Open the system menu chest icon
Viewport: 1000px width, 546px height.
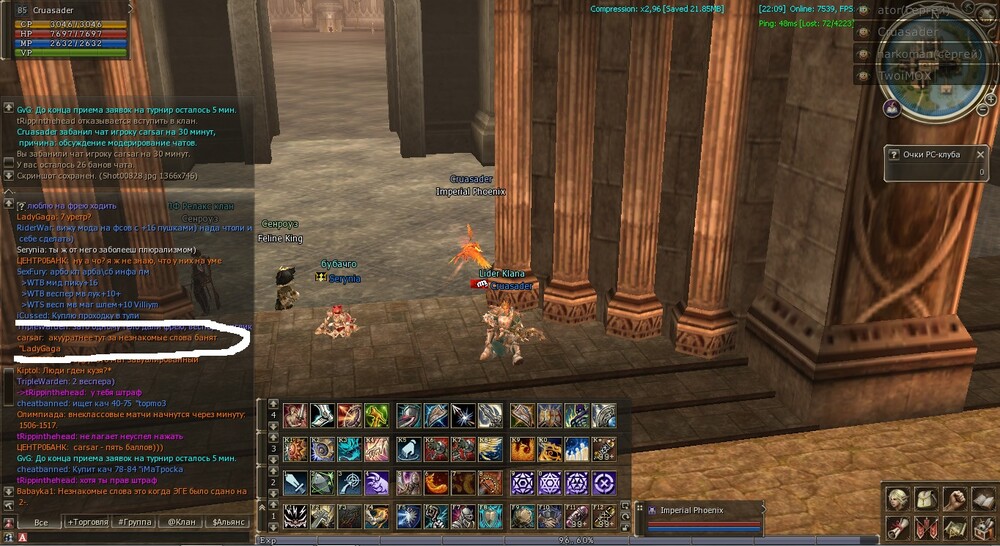(984, 527)
